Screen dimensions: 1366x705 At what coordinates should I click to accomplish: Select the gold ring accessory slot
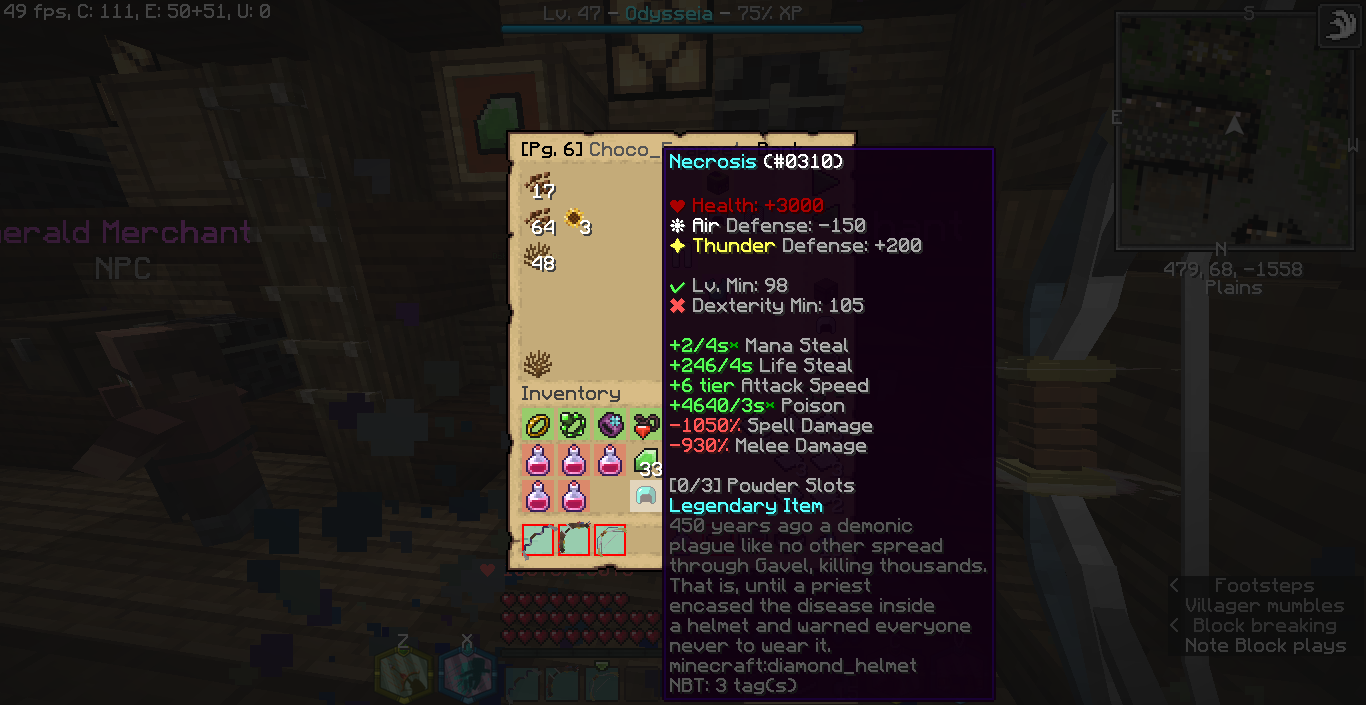[x=538, y=426]
